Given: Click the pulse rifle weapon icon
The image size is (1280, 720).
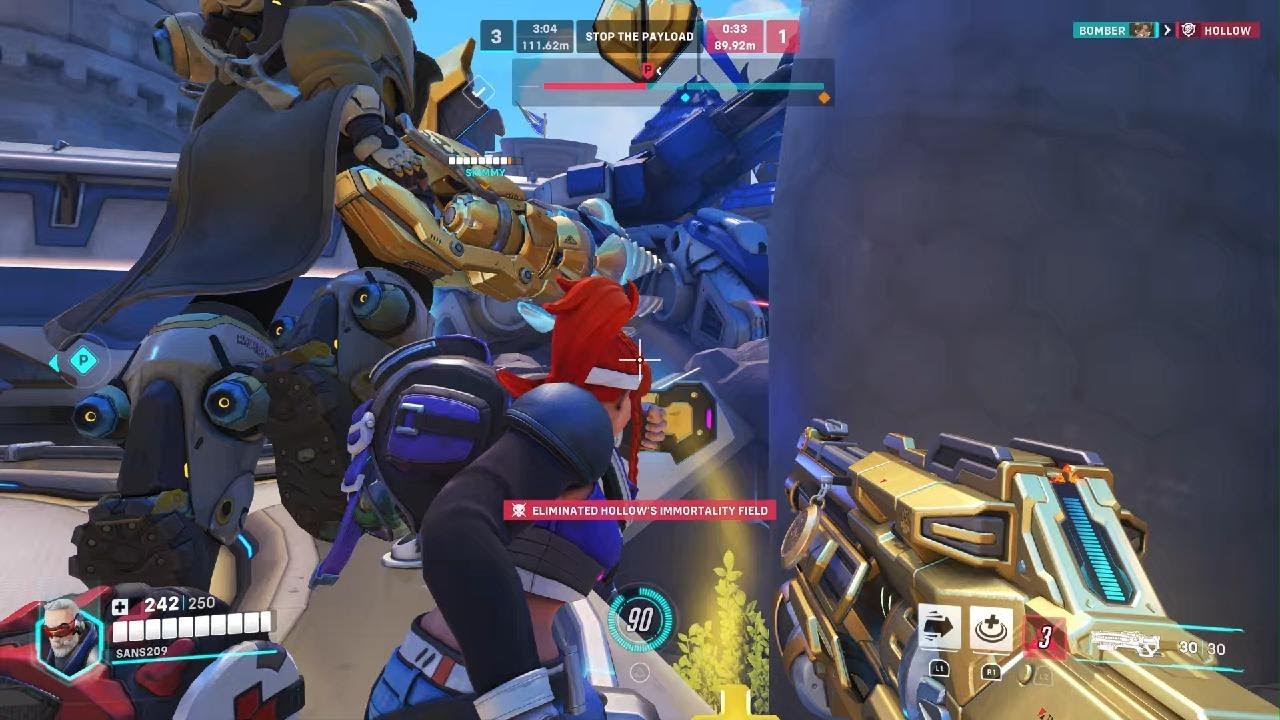Looking at the screenshot, I should coord(1127,643).
